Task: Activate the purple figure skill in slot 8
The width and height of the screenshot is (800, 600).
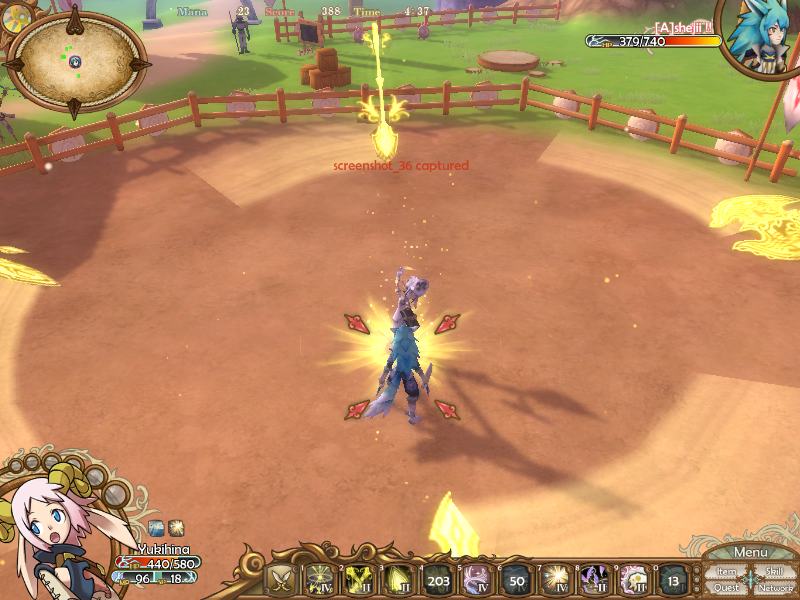Action: click(x=594, y=580)
